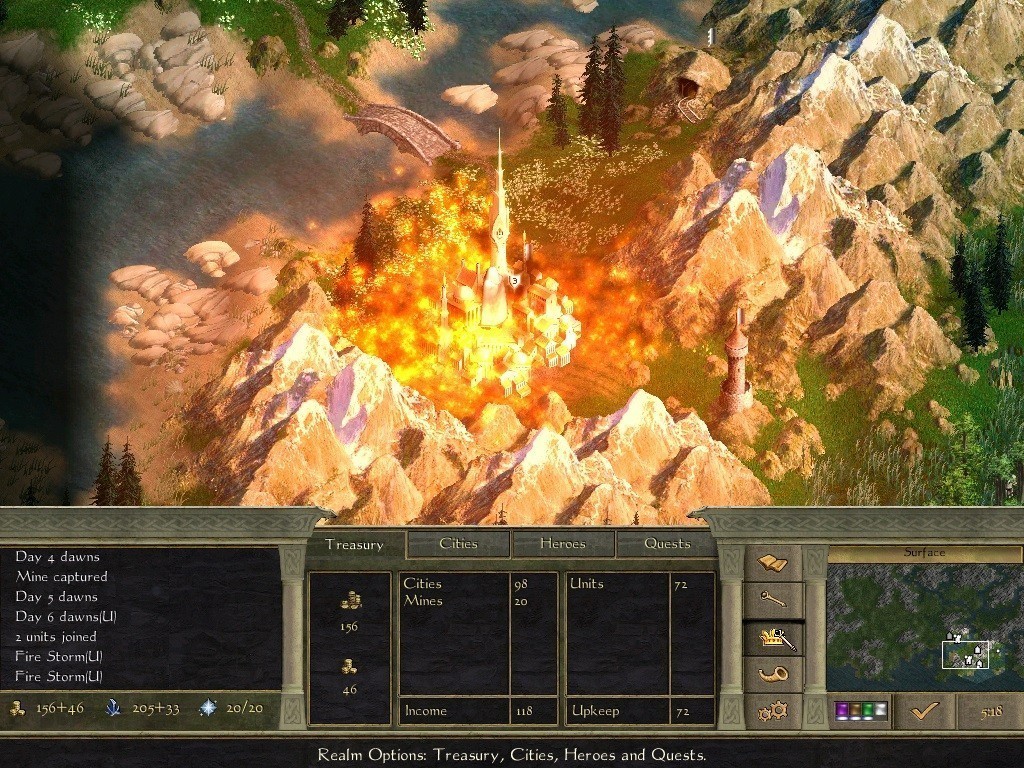The width and height of the screenshot is (1024, 768).
Task: Click the colored player gems indicator
Action: [x=859, y=711]
